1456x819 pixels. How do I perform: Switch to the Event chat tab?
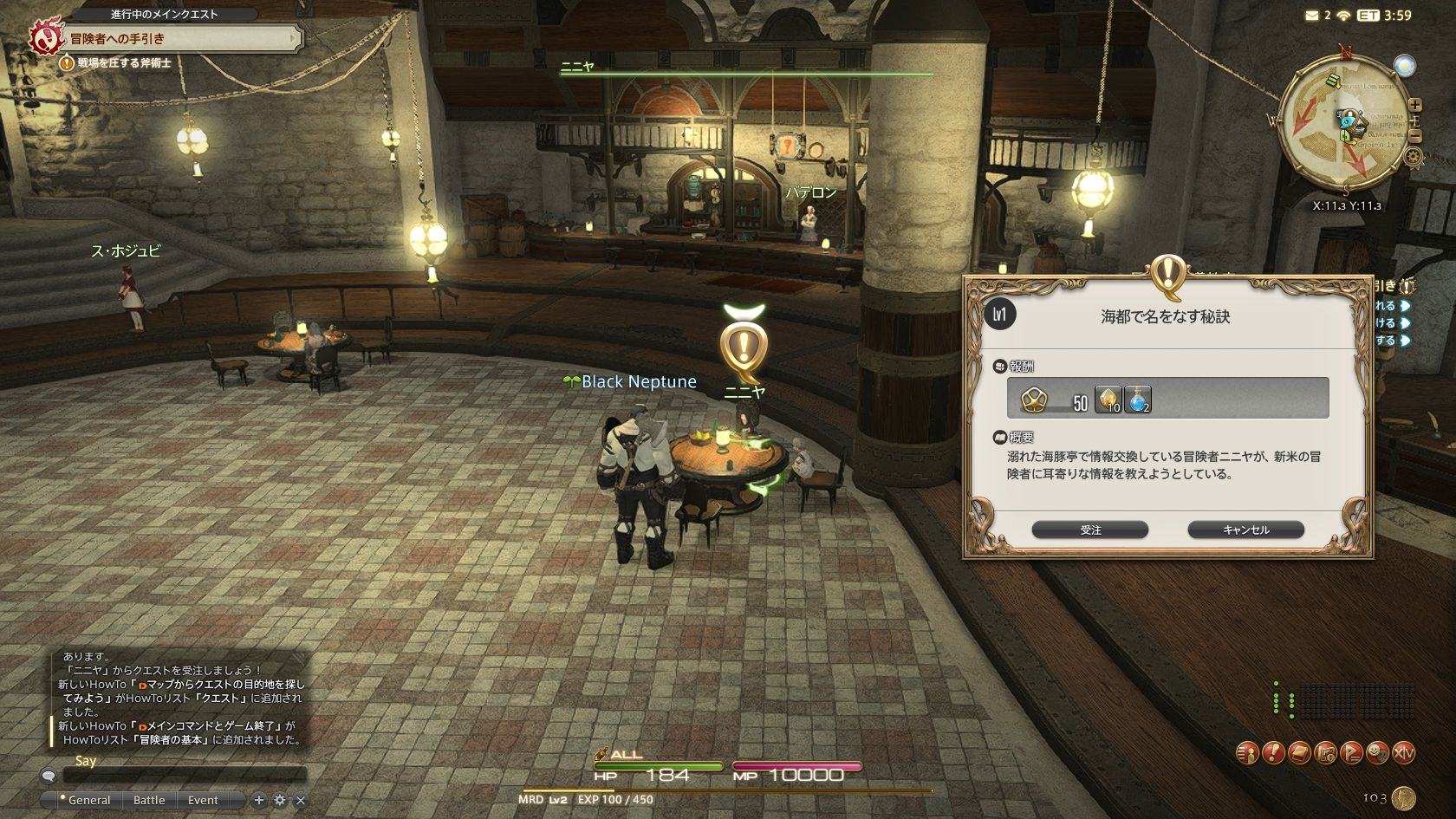pos(203,800)
